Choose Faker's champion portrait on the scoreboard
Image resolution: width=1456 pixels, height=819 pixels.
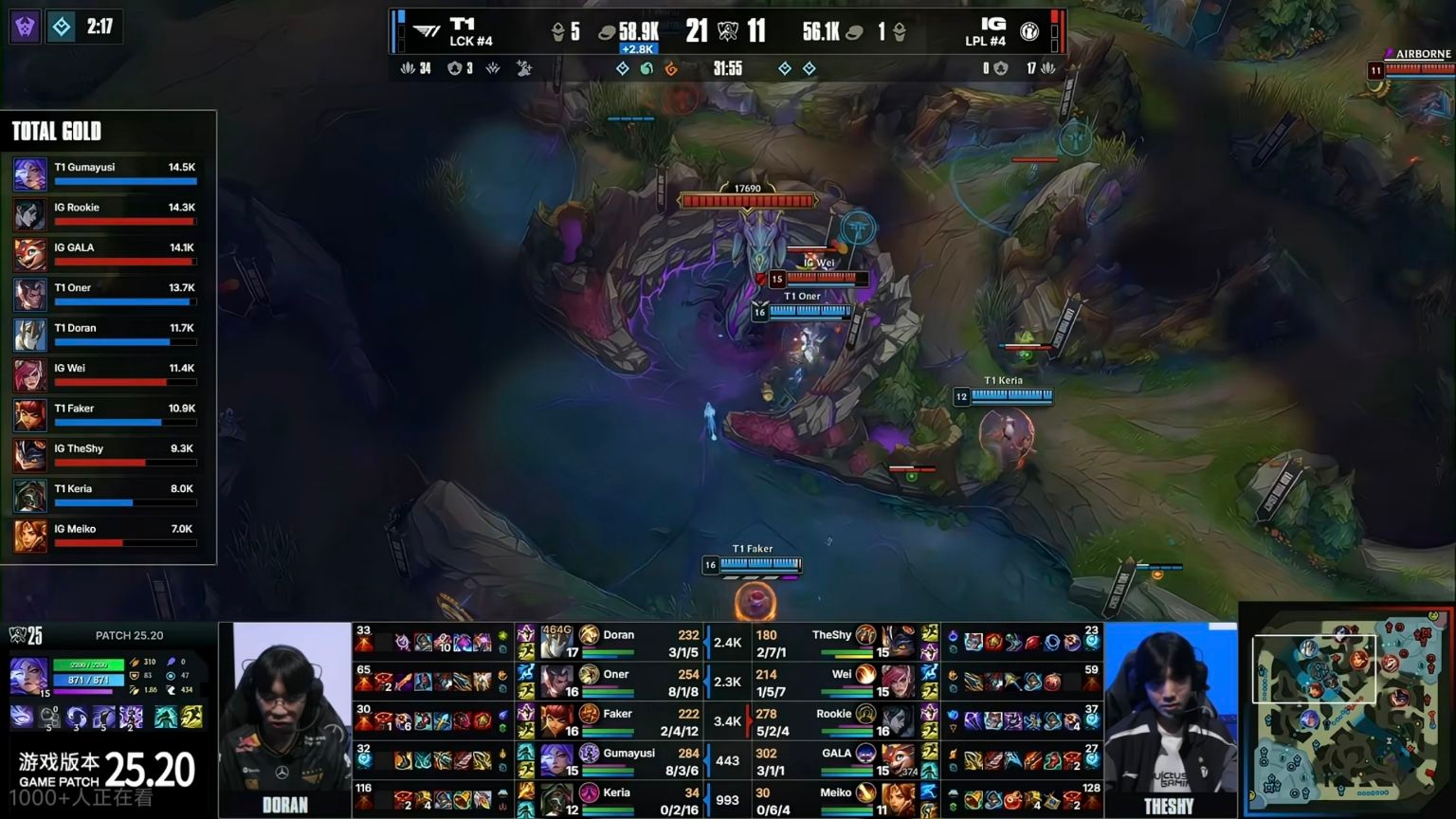point(556,721)
